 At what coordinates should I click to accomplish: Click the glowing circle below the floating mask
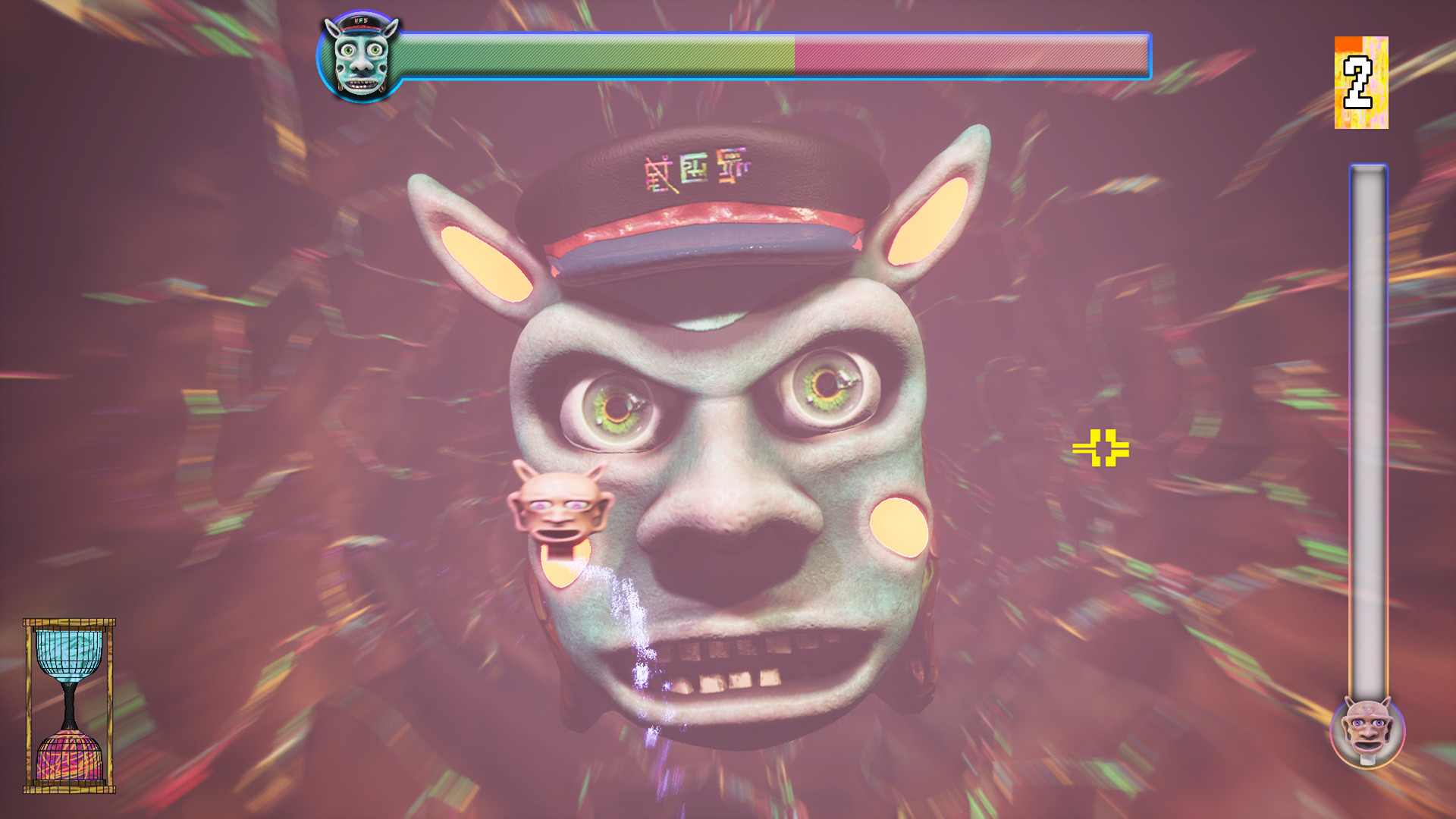565,565
